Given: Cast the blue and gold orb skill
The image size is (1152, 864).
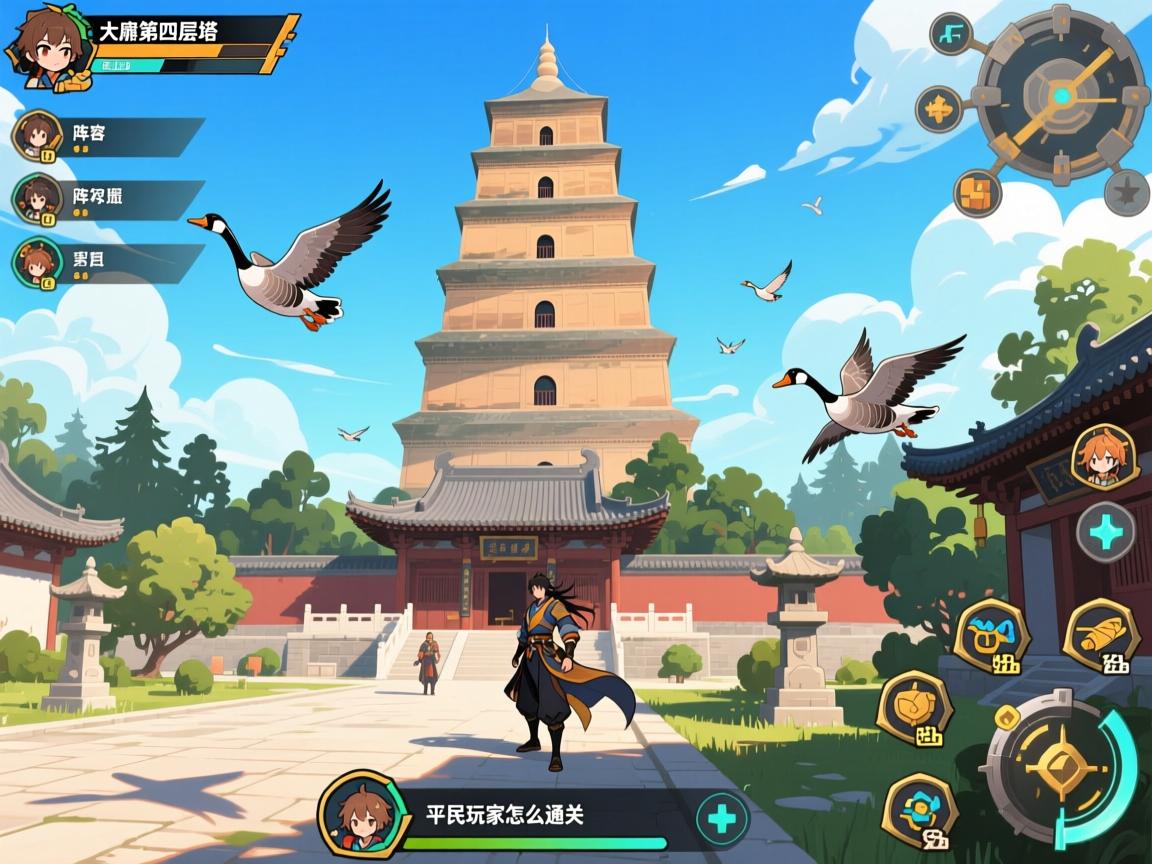Looking at the screenshot, I should tap(921, 807).
